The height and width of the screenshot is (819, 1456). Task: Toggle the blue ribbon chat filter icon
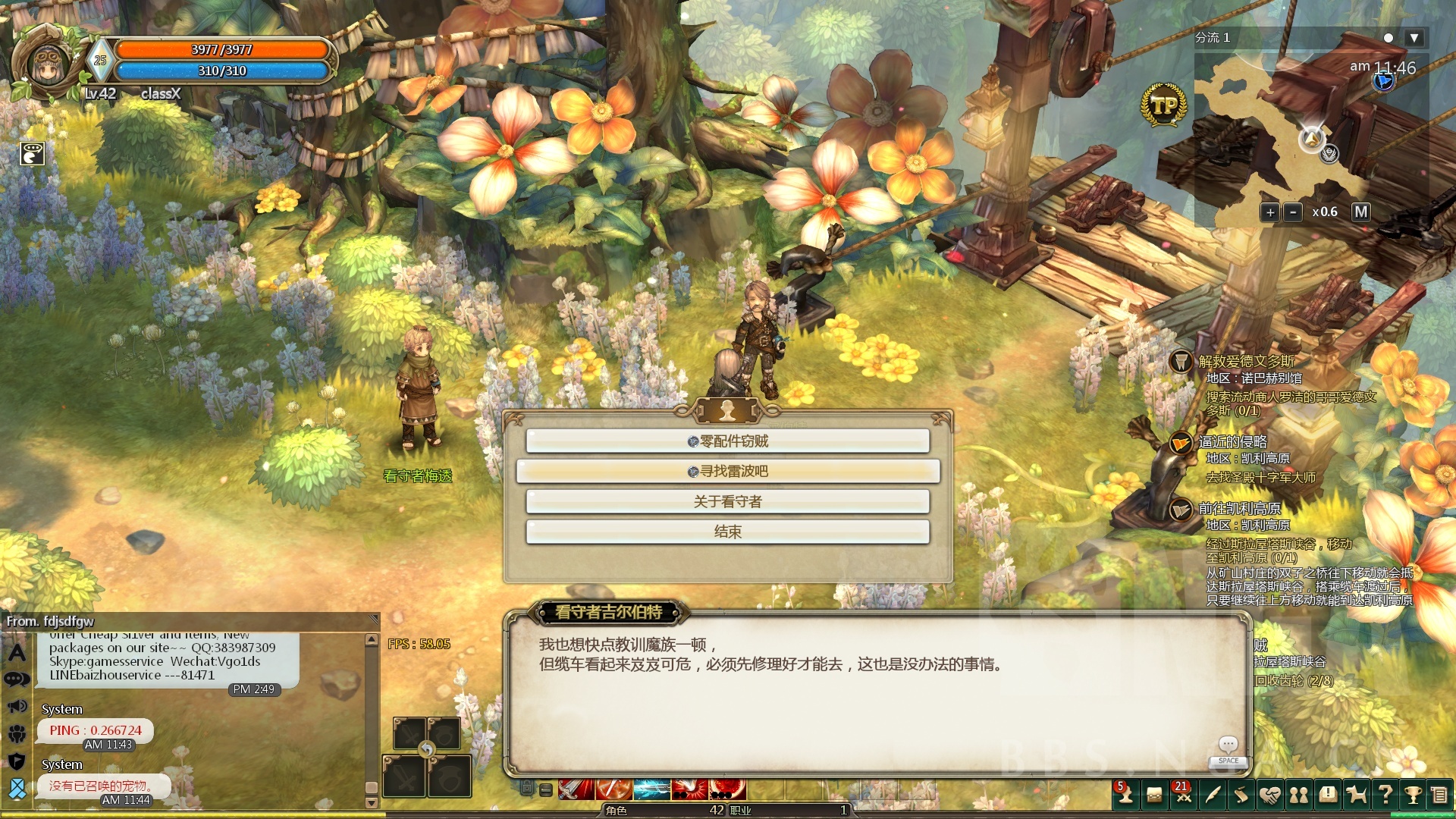(x=17, y=789)
